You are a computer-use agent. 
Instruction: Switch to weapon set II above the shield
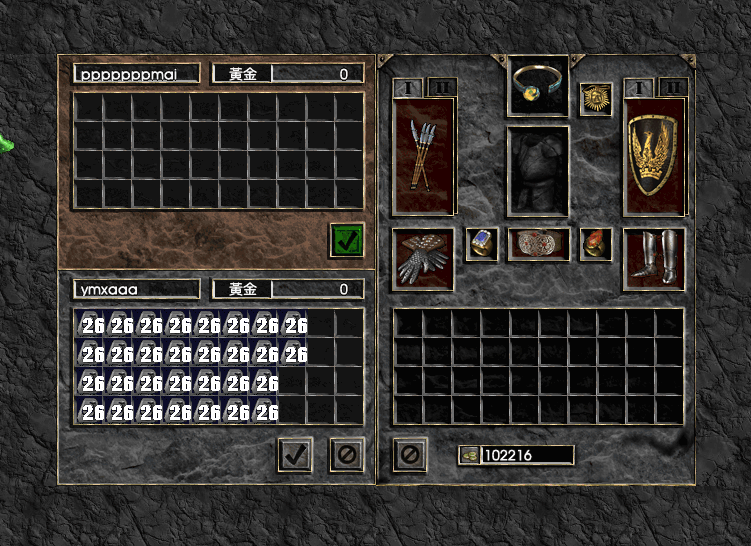click(671, 88)
